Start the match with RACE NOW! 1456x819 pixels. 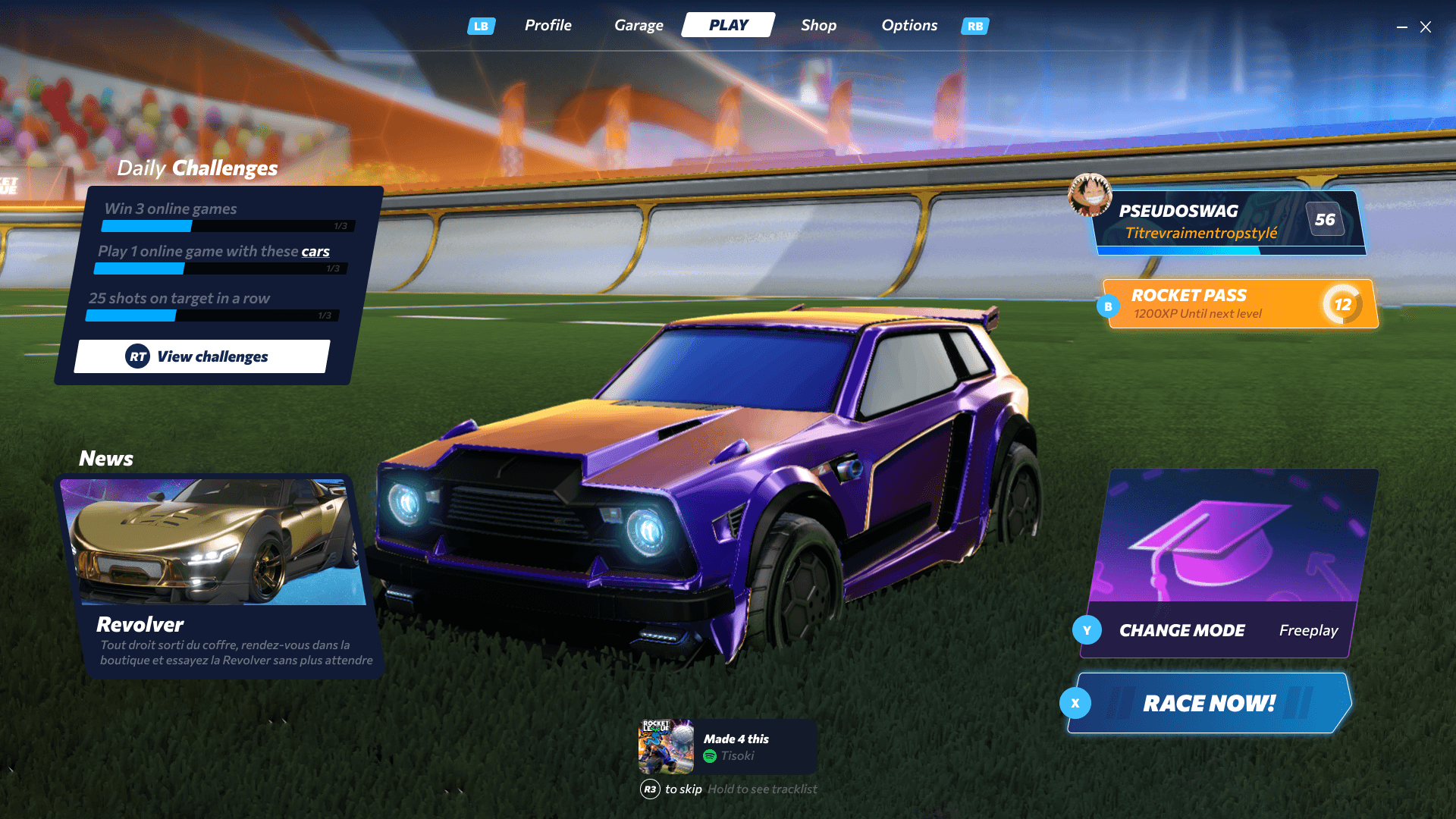click(x=1209, y=703)
